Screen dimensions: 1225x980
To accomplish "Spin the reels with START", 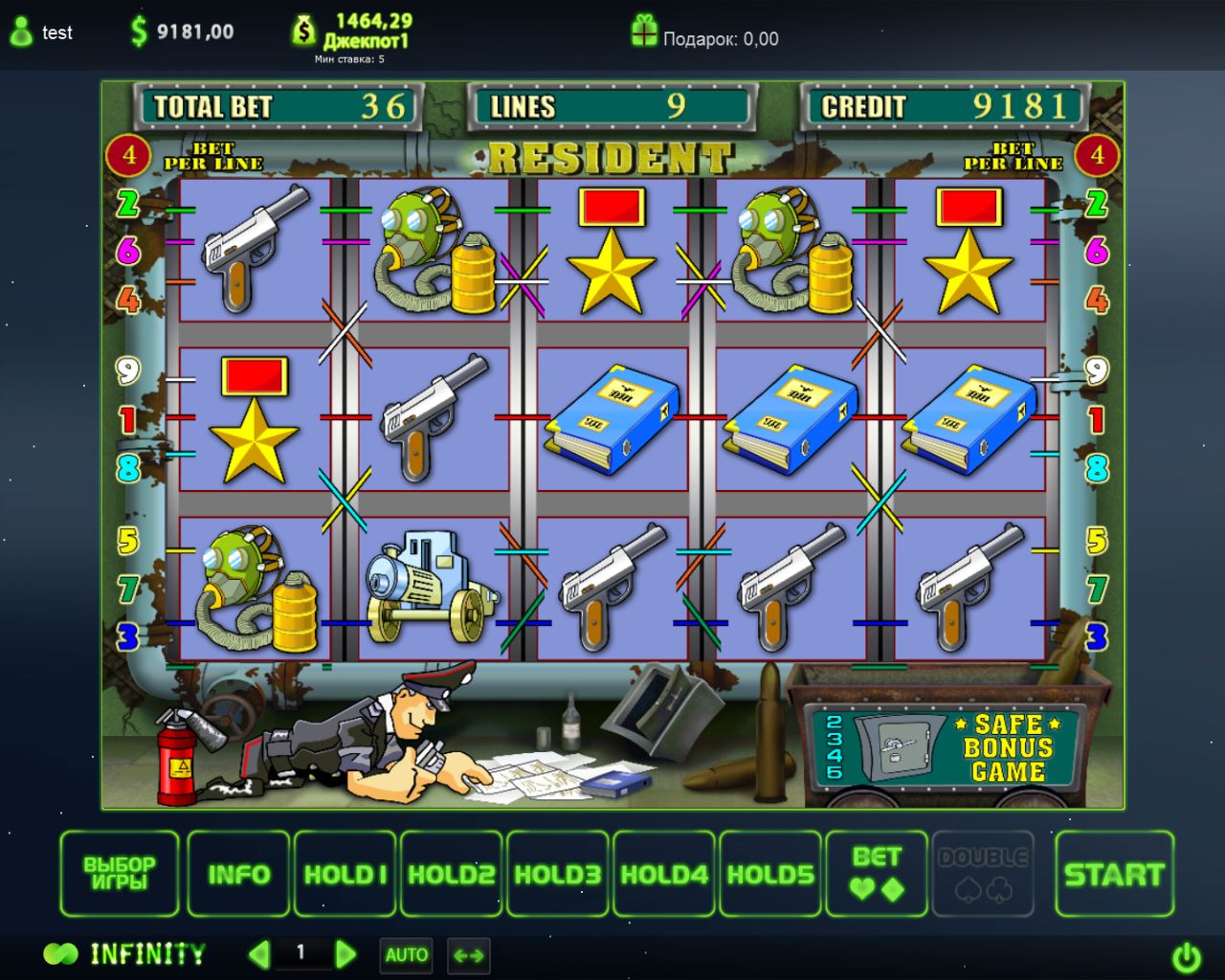I will (x=1114, y=874).
